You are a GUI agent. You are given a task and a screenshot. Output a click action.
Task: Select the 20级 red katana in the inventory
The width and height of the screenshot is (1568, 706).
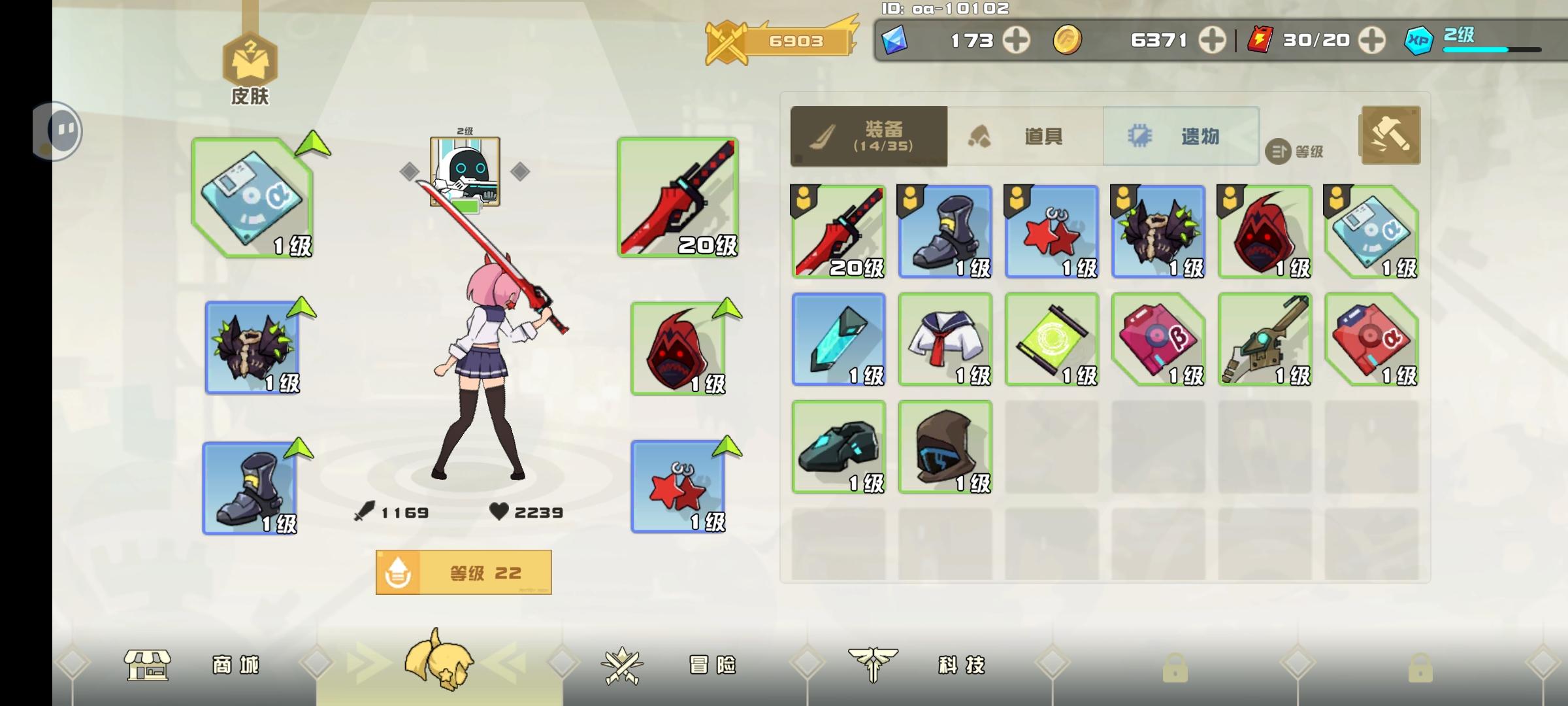click(x=838, y=232)
